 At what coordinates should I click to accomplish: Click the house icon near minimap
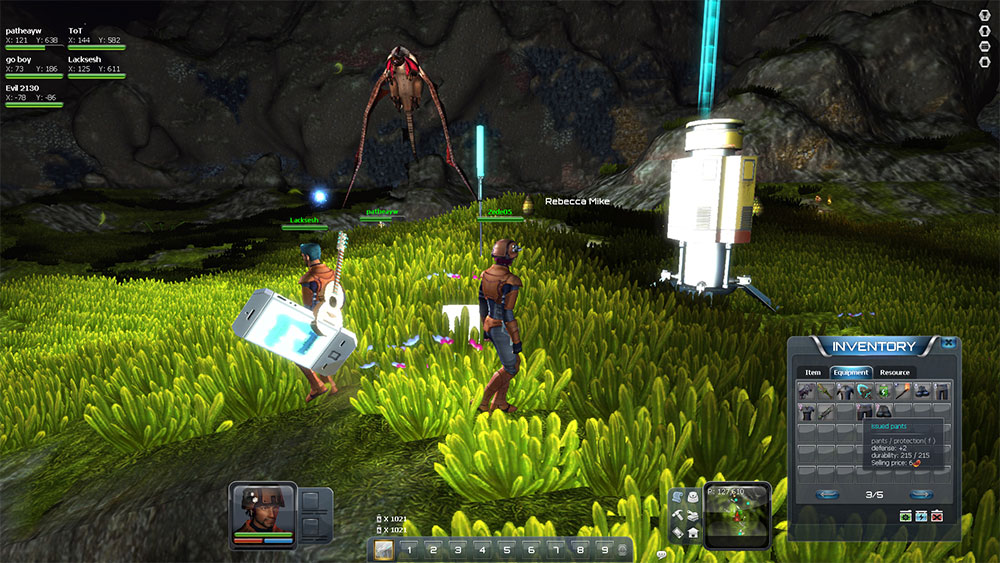(x=693, y=533)
